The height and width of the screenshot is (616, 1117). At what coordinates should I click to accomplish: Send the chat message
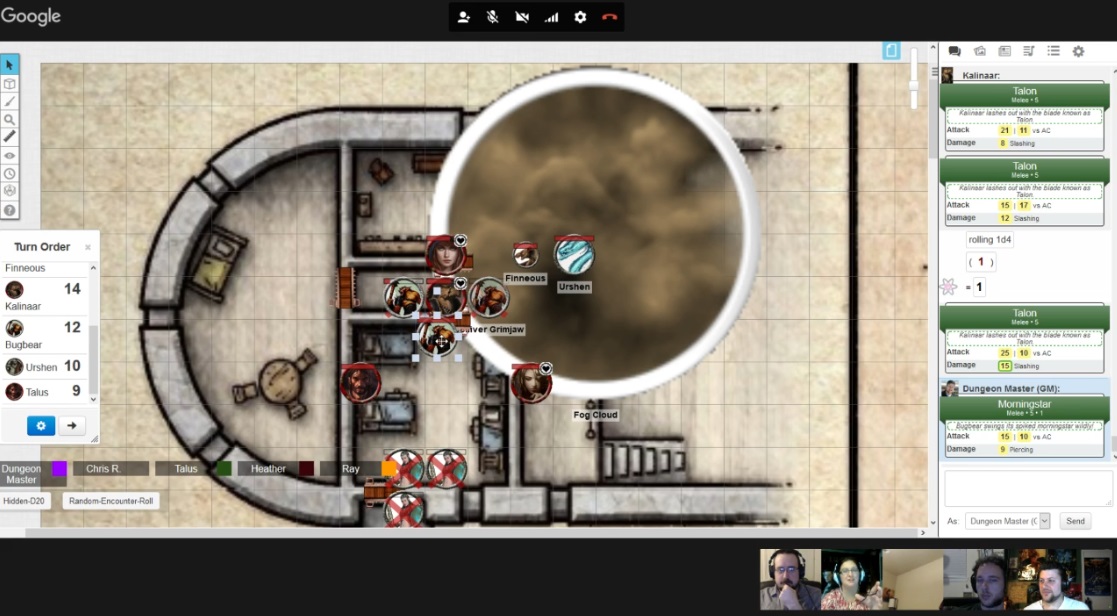tap(1075, 521)
